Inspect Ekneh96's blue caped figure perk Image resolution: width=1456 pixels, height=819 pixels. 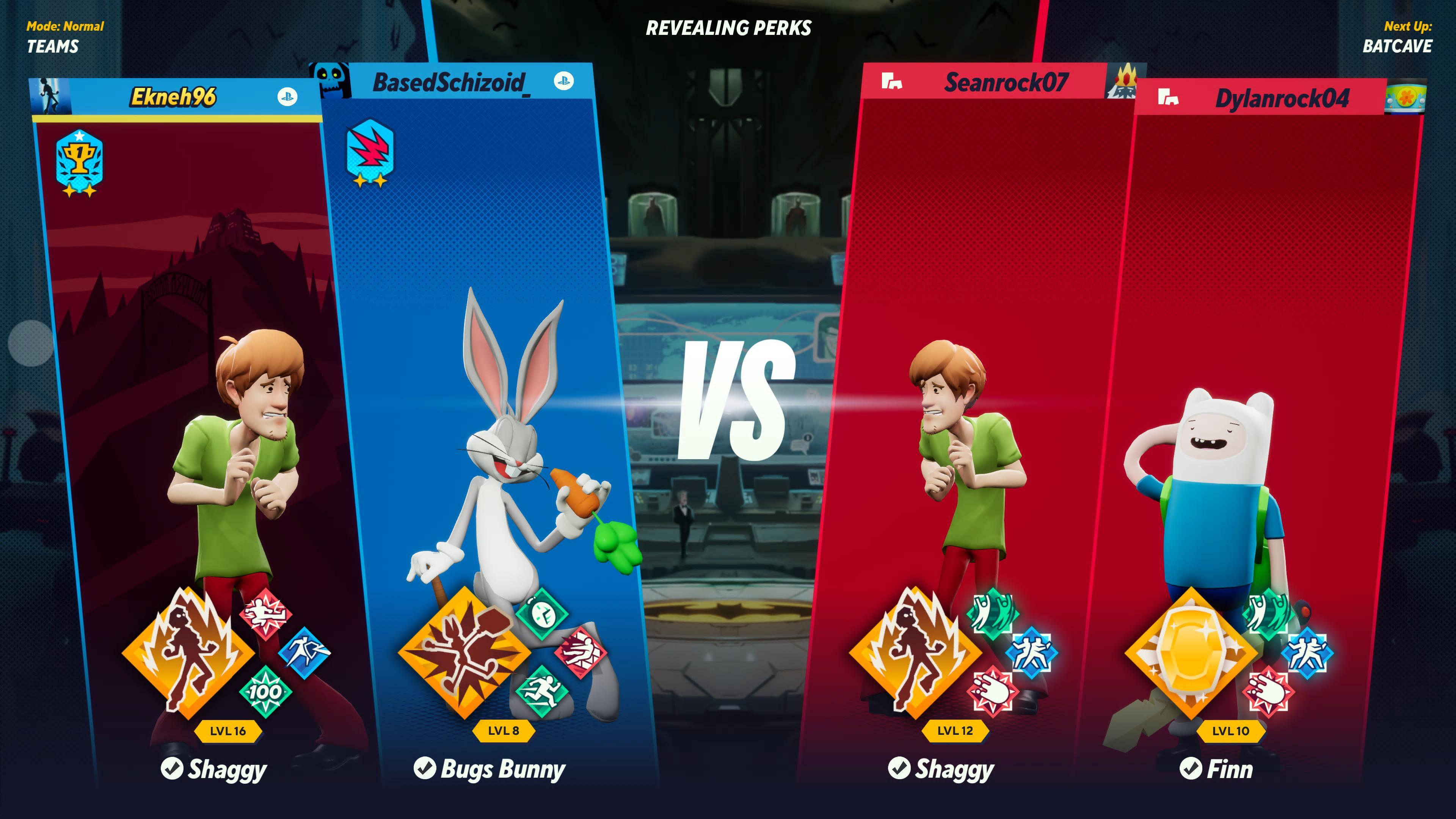(x=304, y=652)
